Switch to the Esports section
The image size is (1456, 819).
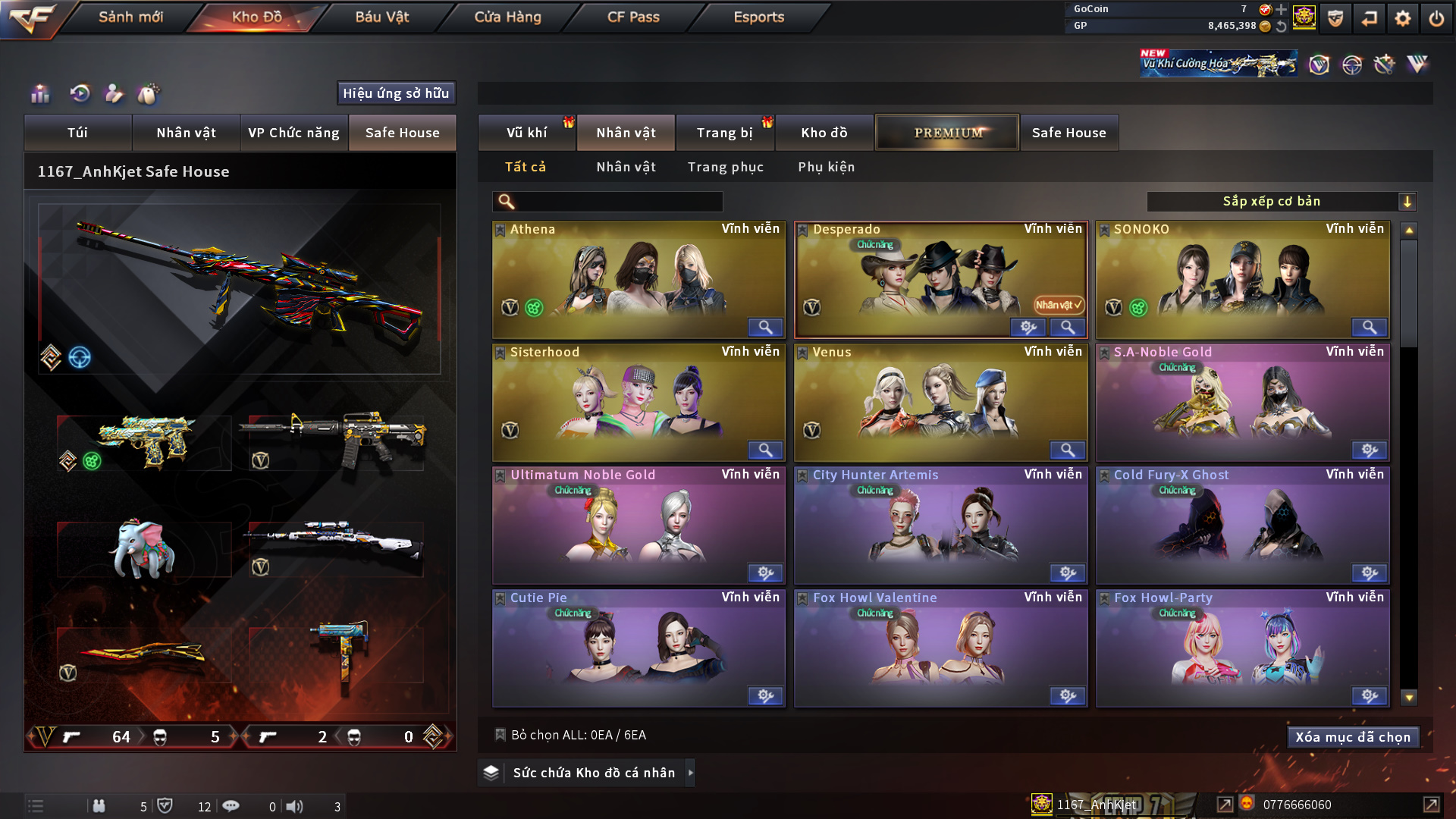tap(758, 17)
